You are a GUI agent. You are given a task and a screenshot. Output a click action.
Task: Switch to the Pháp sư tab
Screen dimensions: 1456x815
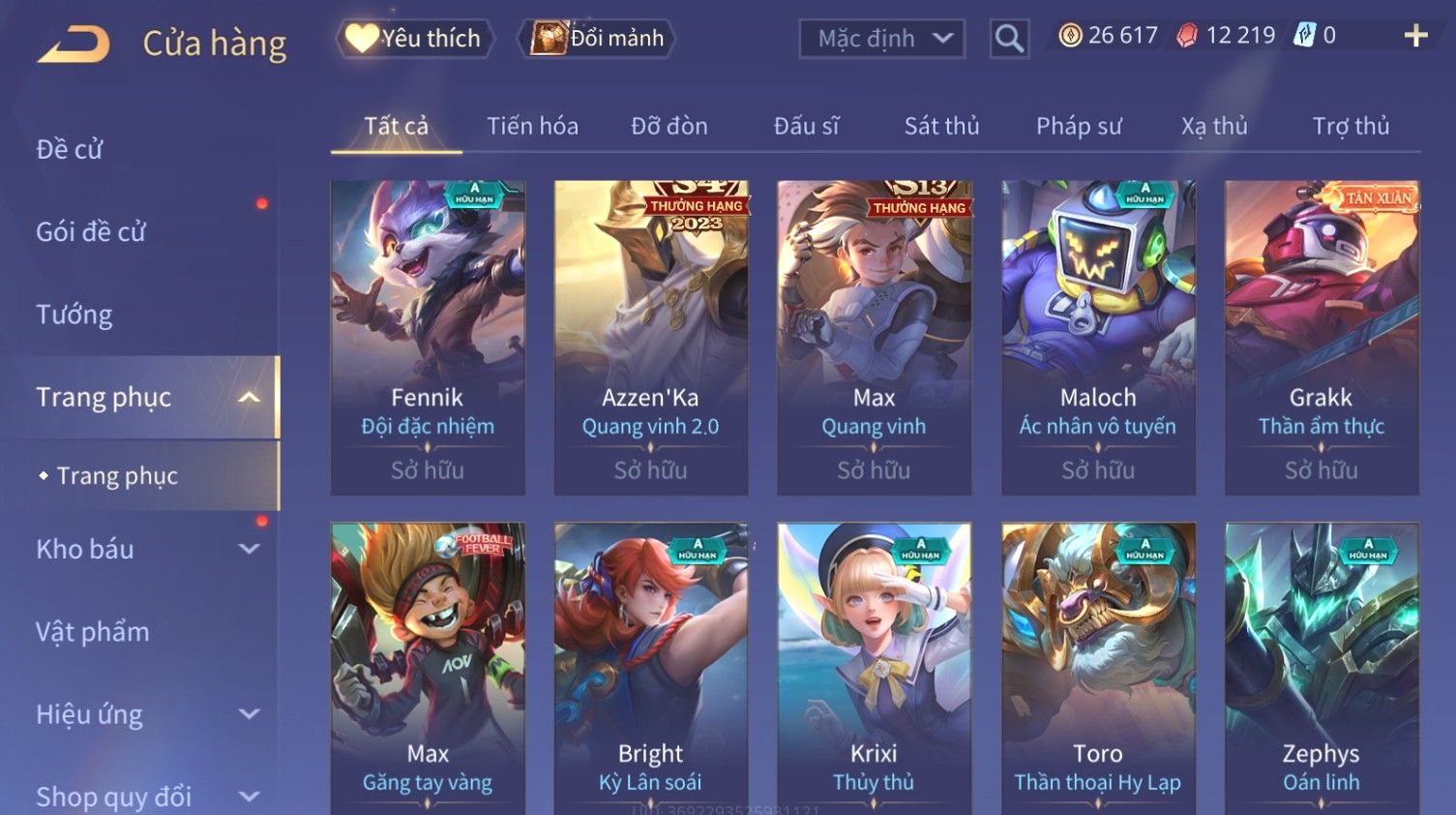1079,126
